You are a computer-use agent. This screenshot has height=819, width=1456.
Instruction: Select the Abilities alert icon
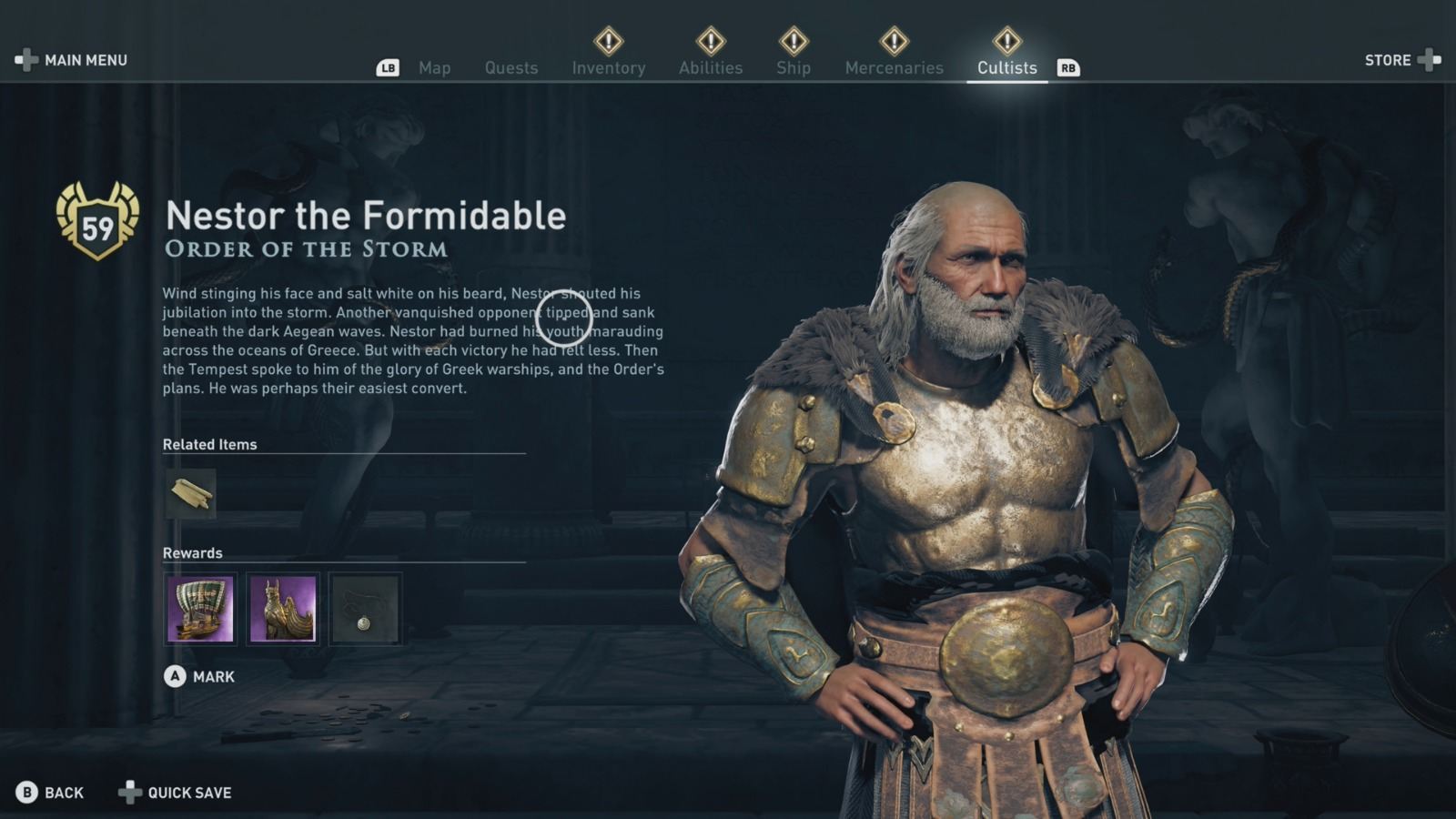tap(710, 40)
